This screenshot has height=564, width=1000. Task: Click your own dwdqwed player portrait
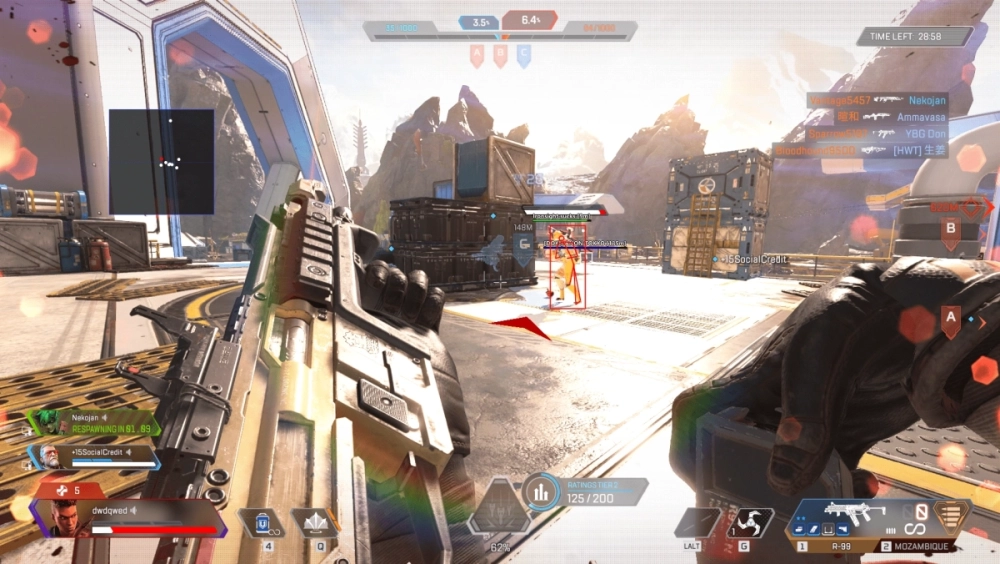[63, 518]
